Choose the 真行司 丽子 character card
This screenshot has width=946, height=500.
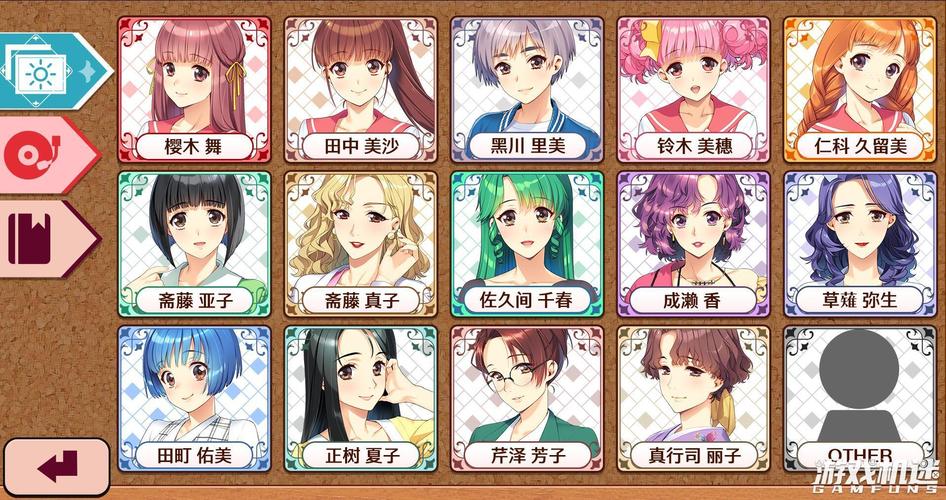point(693,398)
